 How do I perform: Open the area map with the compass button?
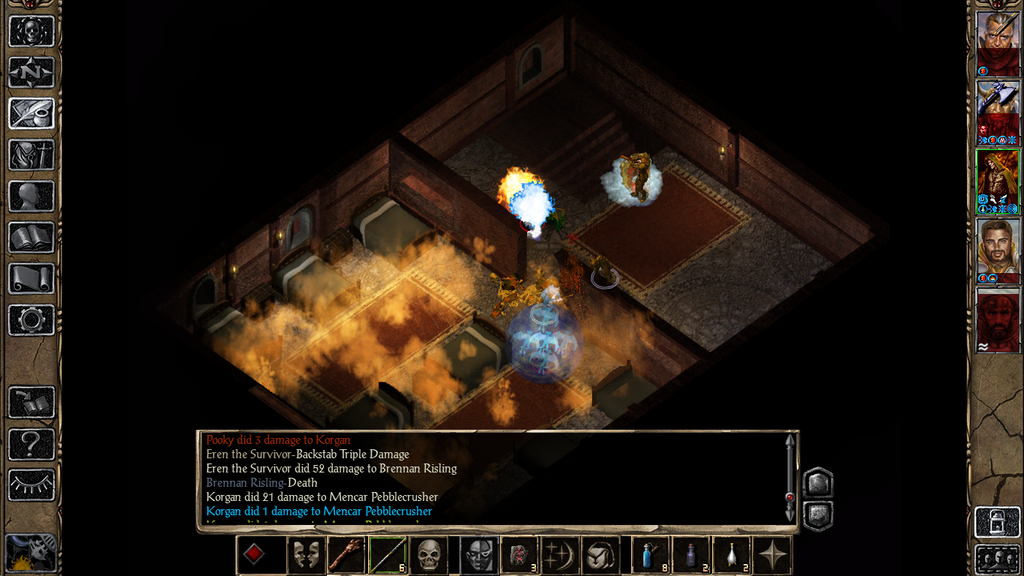click(x=31, y=72)
